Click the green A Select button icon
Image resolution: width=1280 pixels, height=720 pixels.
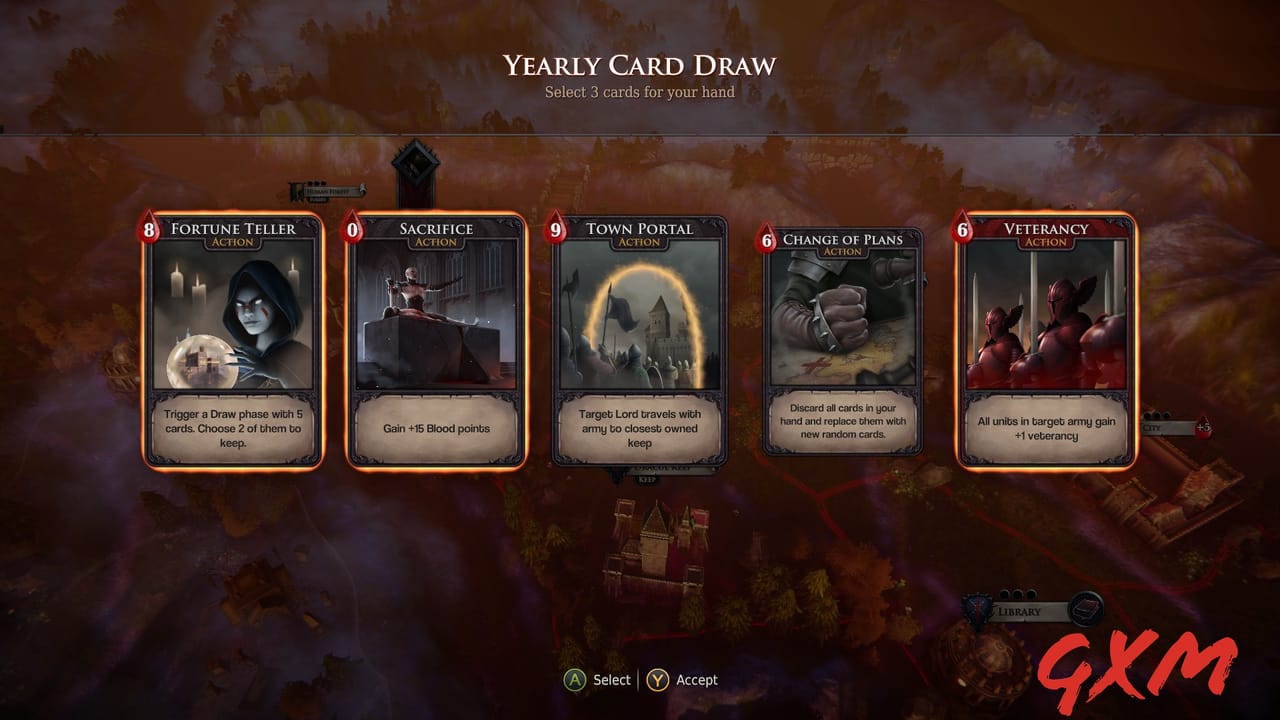[x=575, y=679]
